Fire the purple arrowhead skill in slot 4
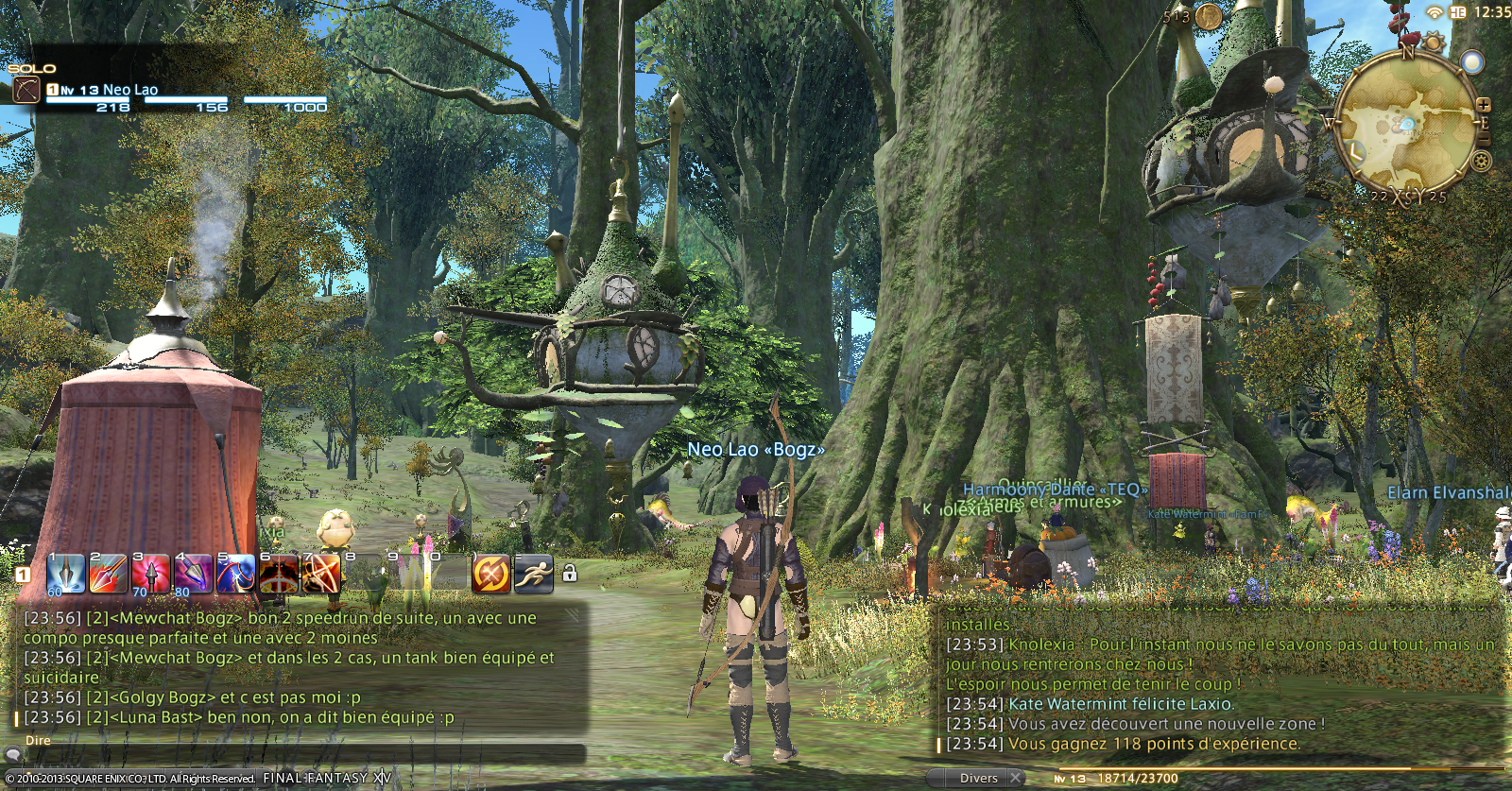The width and height of the screenshot is (1512, 791). [193, 574]
